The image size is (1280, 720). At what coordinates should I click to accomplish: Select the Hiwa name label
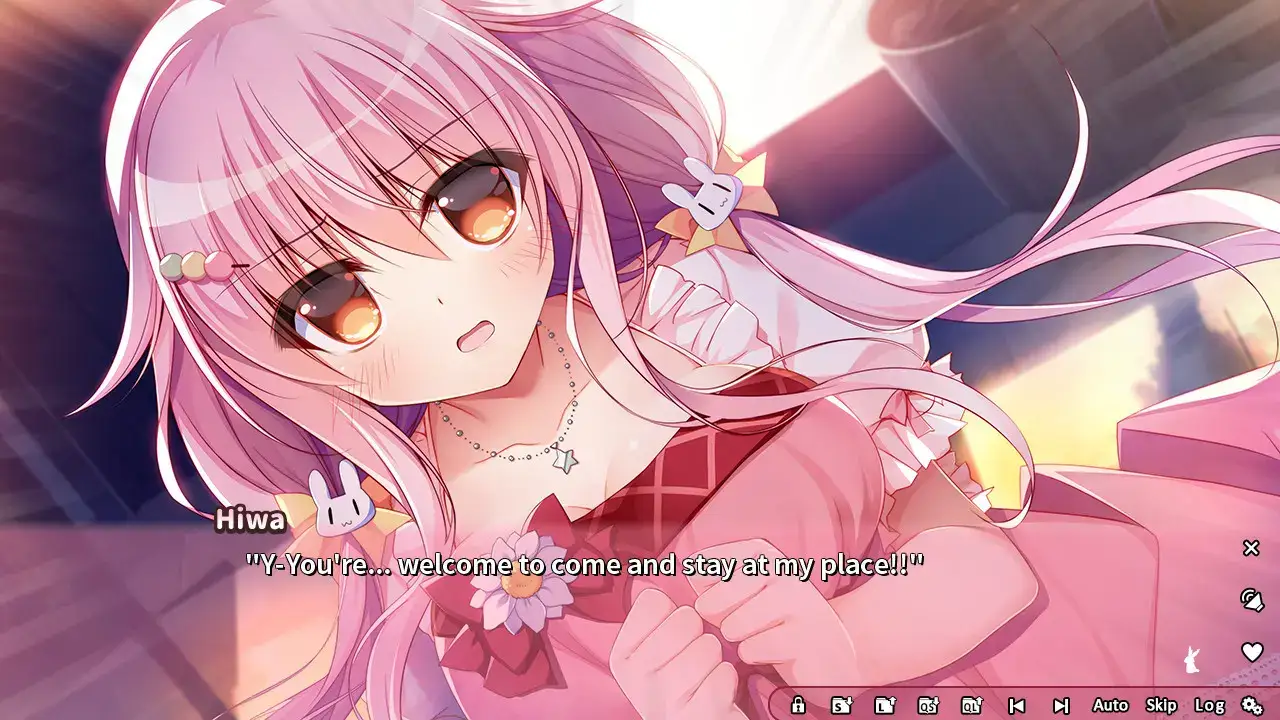[x=248, y=518]
